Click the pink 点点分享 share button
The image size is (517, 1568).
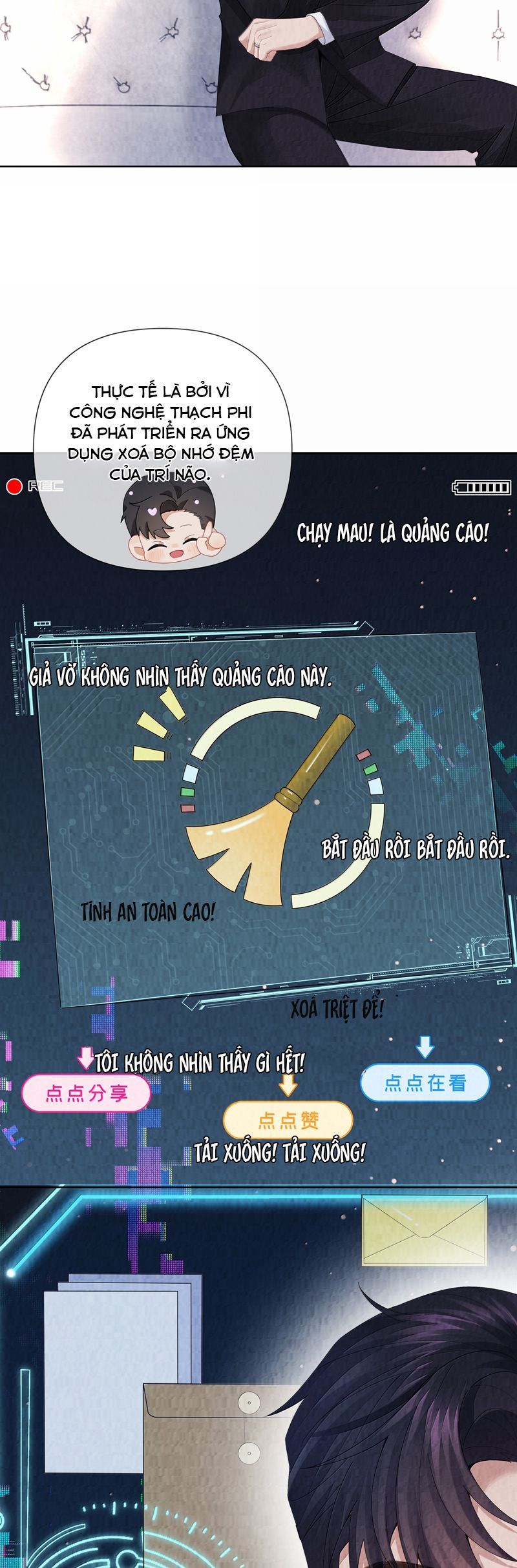(86, 1093)
